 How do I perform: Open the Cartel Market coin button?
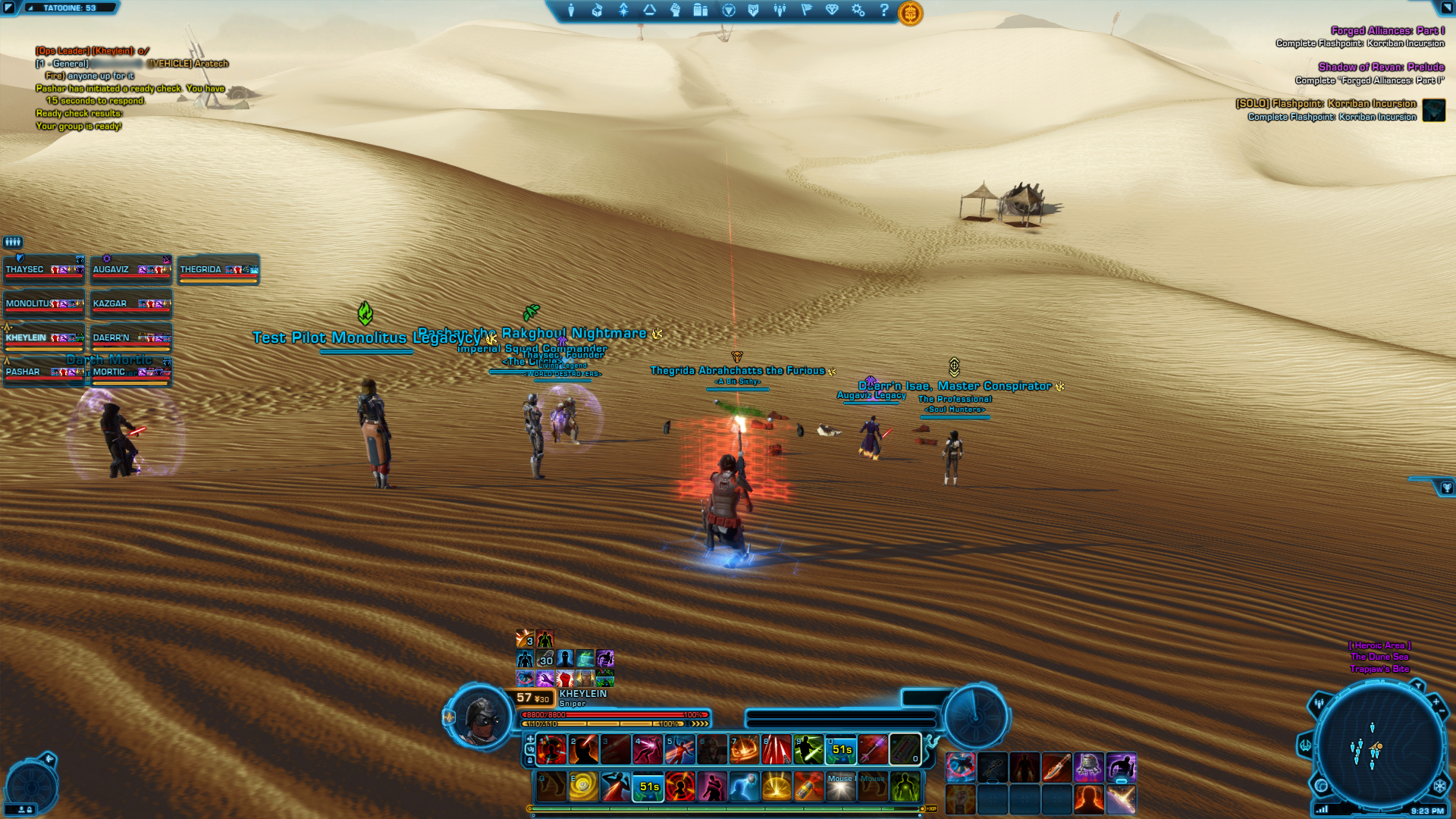tap(910, 13)
